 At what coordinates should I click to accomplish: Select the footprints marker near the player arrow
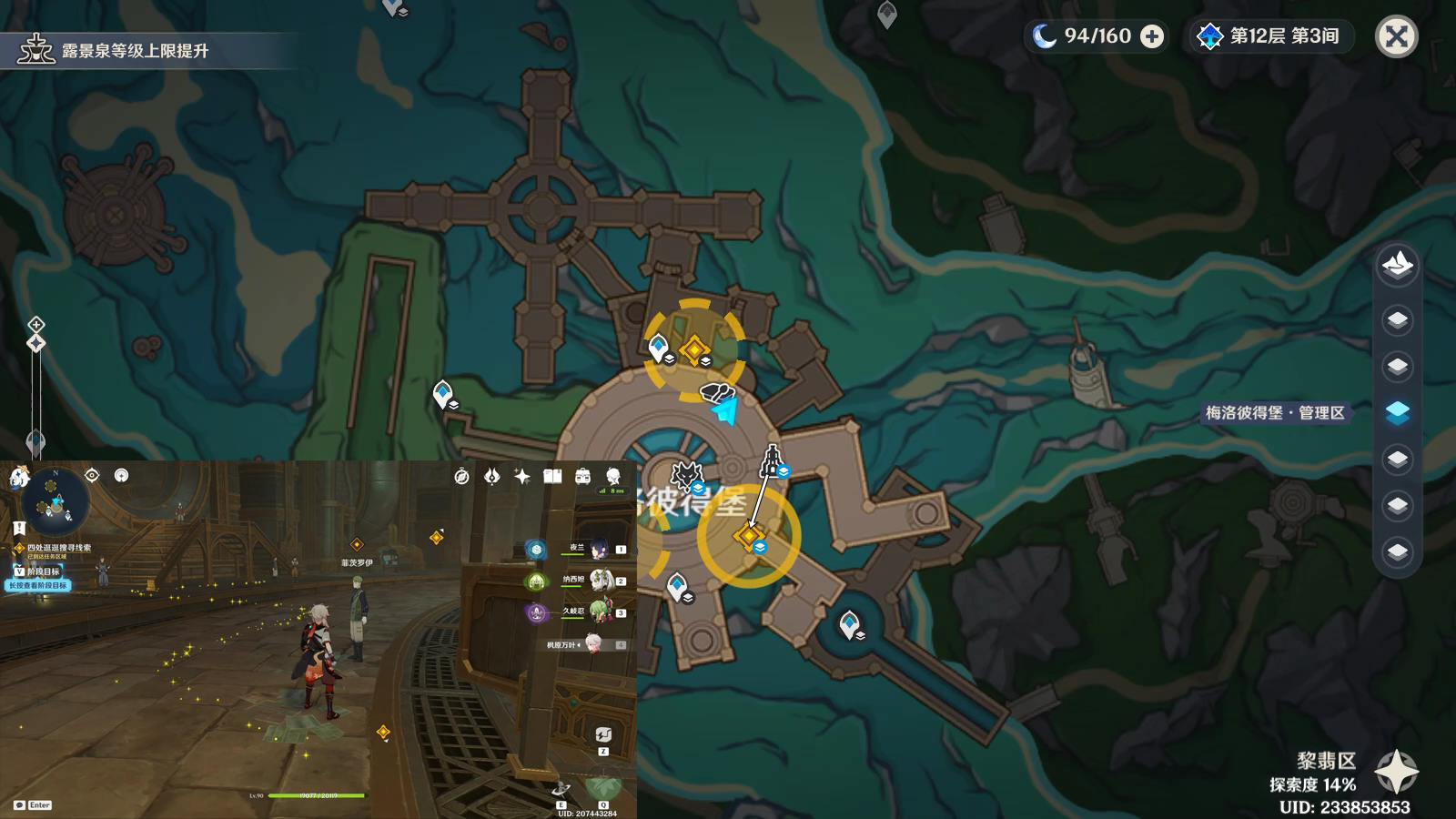click(x=716, y=392)
